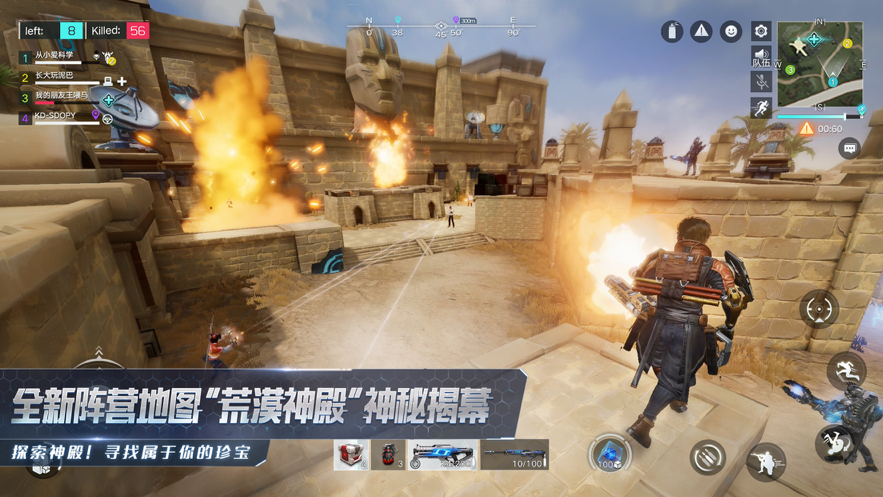Screen dimensions: 883x497
Task: Tap the spray can icon
Action: click(672, 32)
